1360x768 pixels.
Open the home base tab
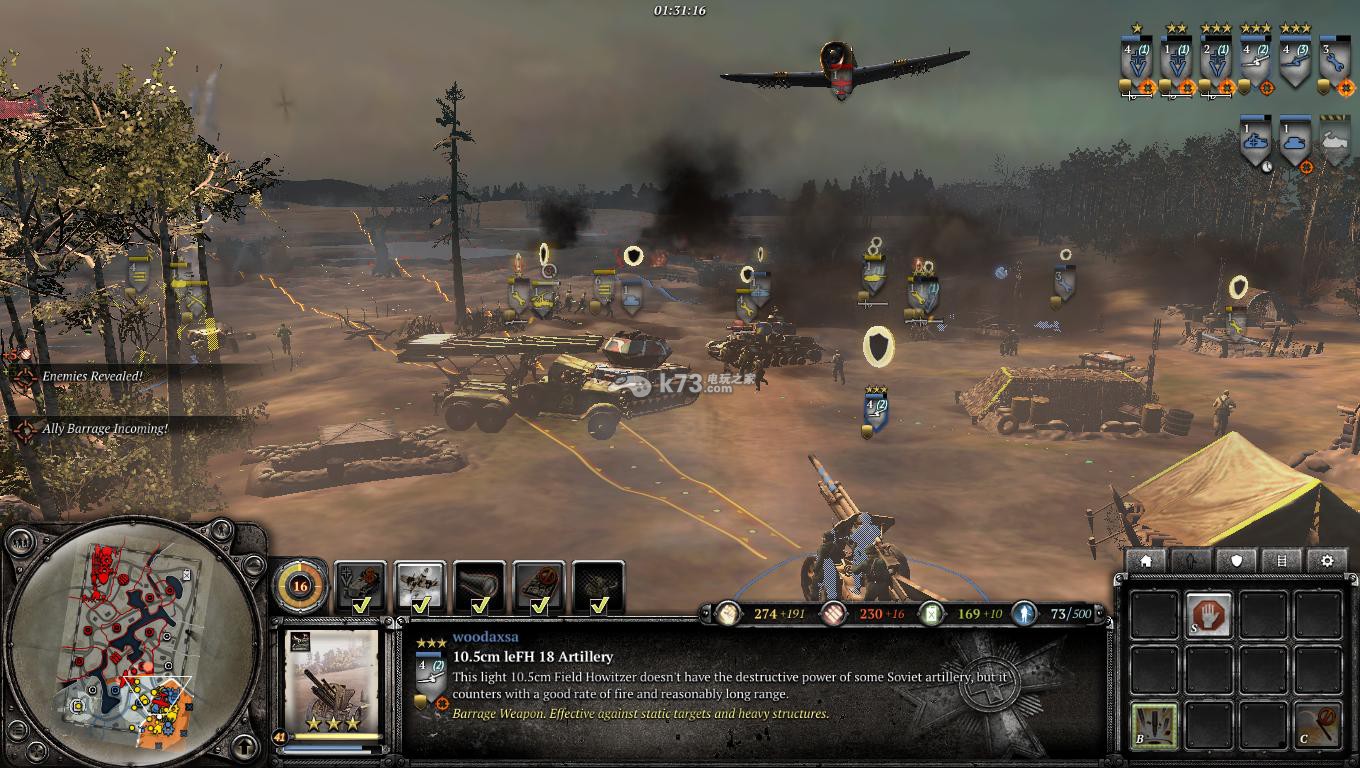(x=1146, y=561)
